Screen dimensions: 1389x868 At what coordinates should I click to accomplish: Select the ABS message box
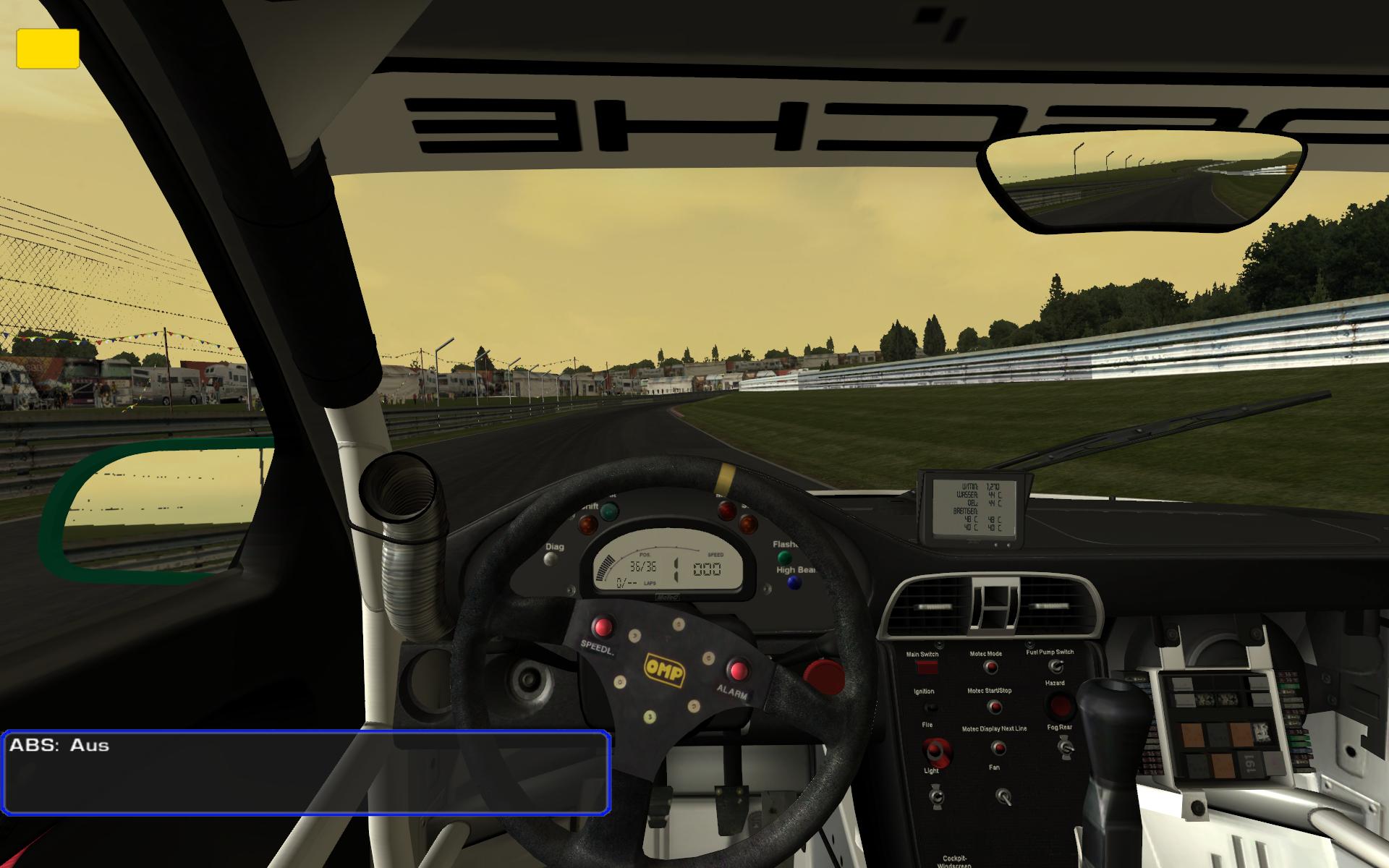(x=306, y=772)
